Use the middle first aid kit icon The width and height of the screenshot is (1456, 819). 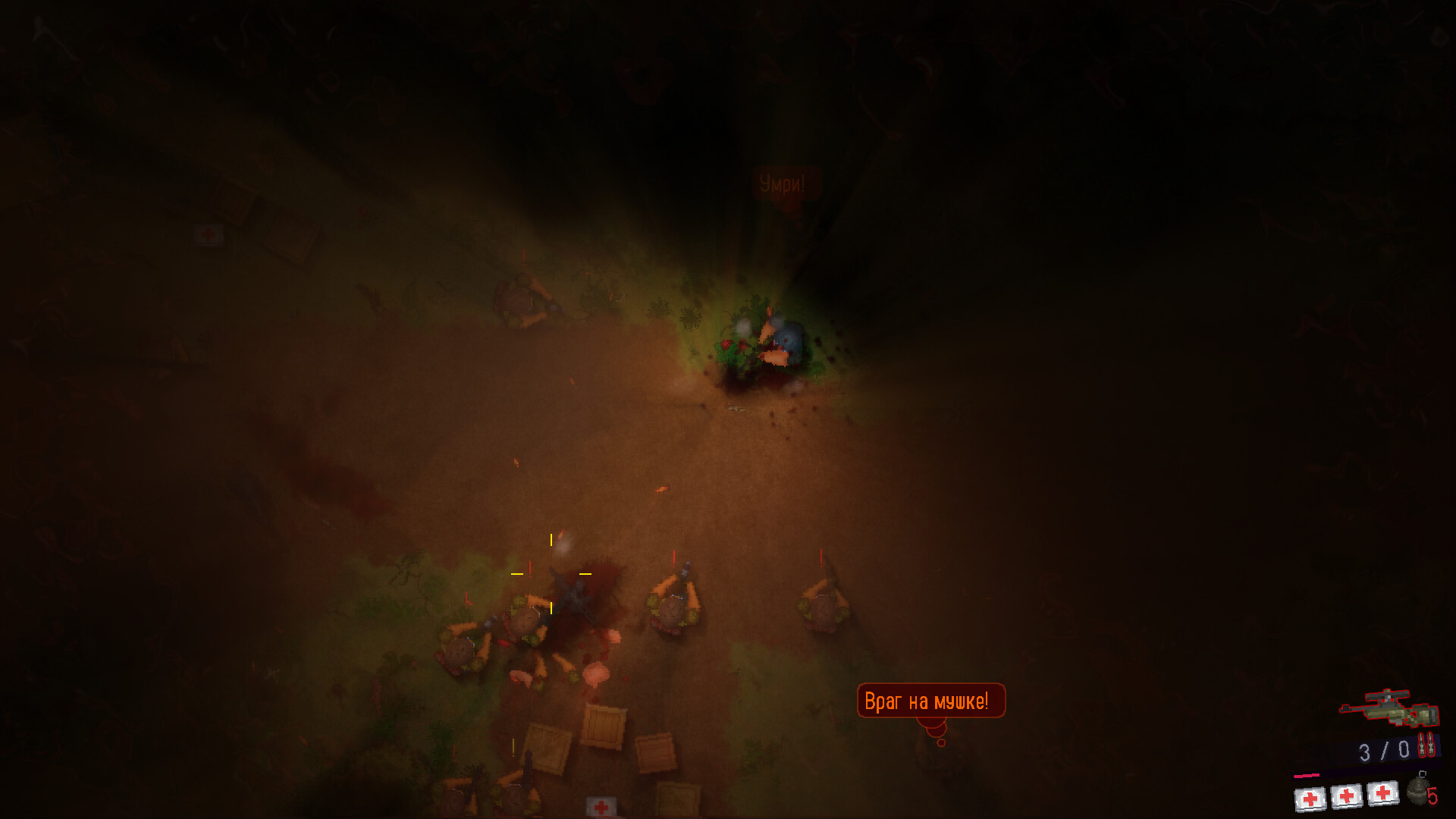point(1346,796)
